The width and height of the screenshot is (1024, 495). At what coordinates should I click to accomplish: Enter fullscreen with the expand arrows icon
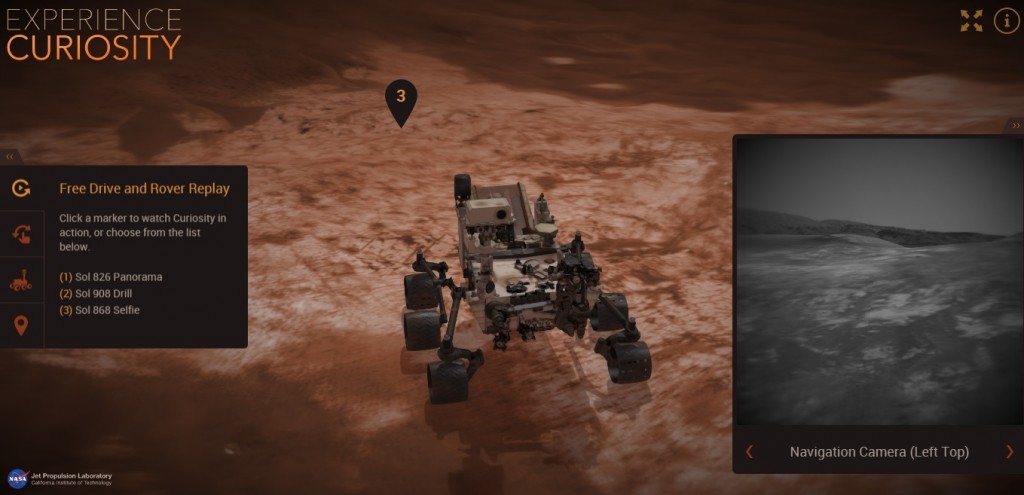[x=971, y=21]
